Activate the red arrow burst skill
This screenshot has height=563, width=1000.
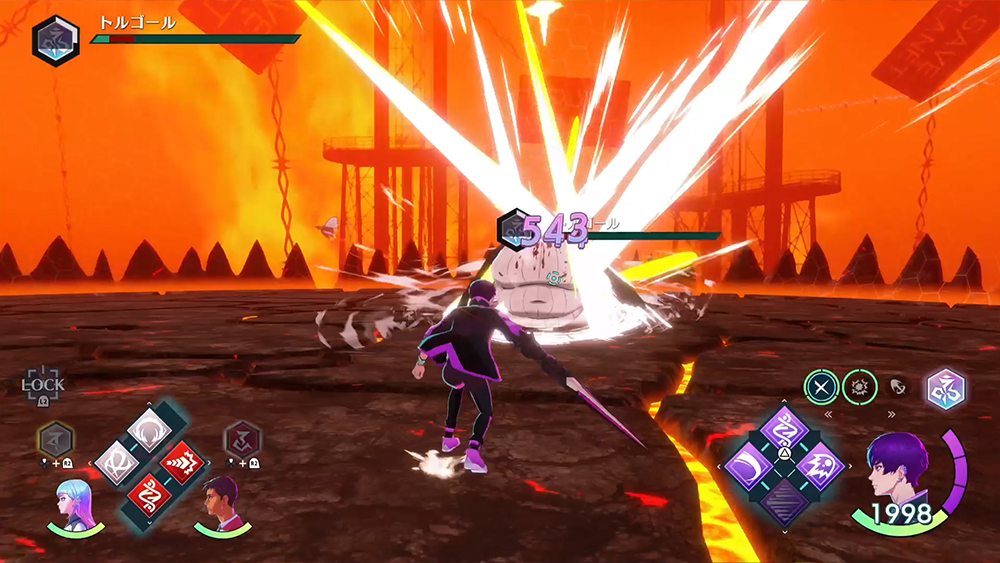(182, 462)
